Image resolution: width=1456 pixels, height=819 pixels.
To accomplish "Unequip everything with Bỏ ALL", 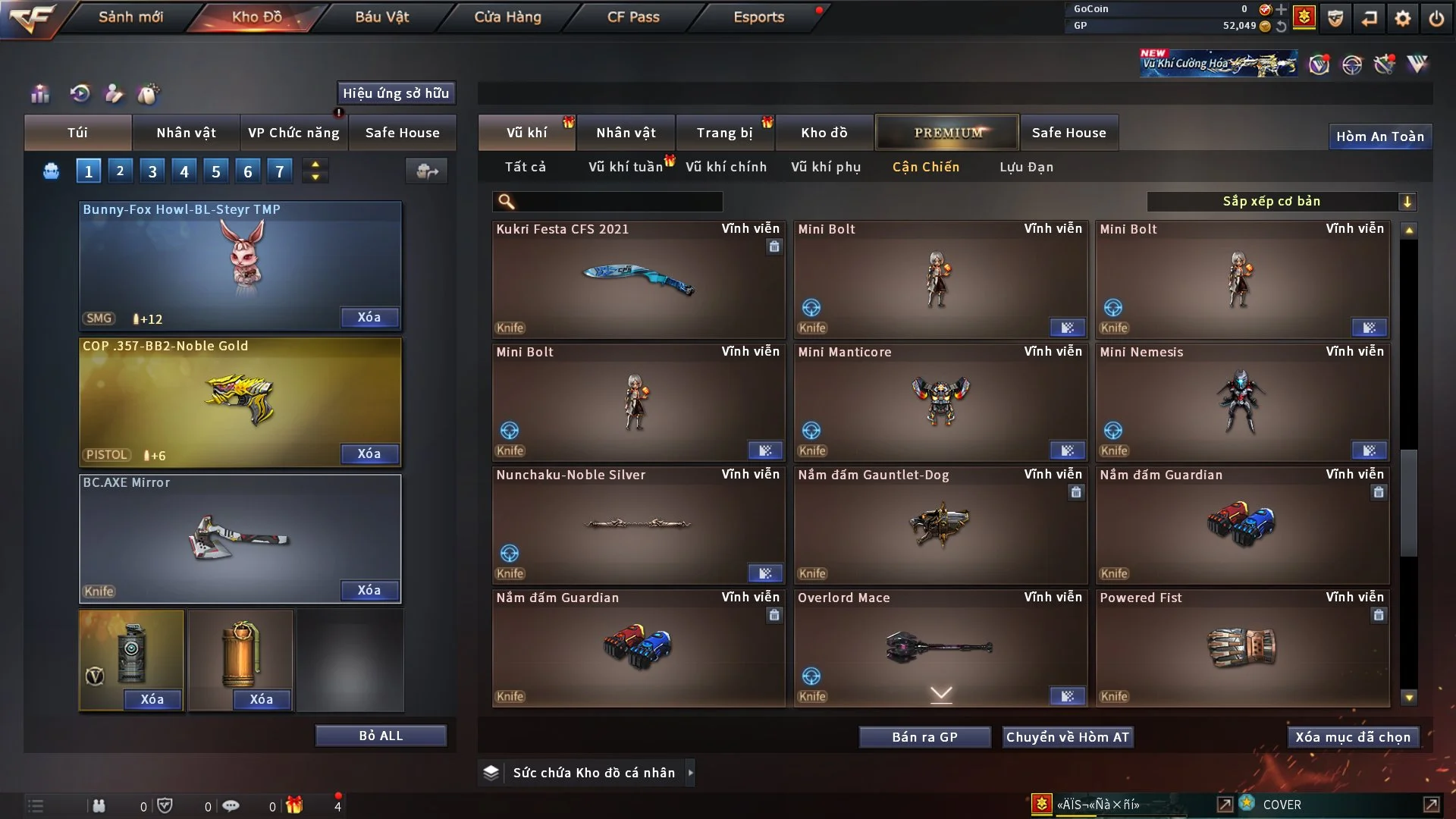I will (381, 736).
